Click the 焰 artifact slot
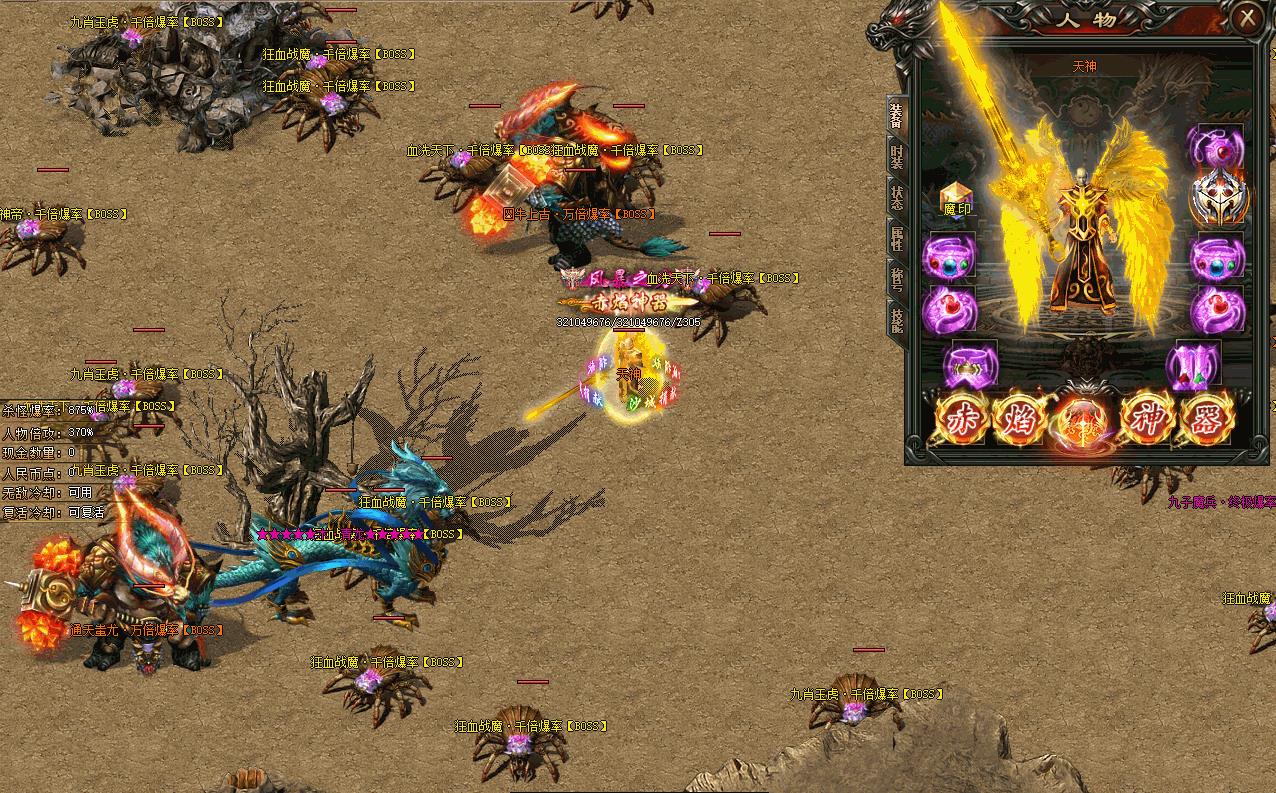The width and height of the screenshot is (1276, 793). click(x=1019, y=420)
